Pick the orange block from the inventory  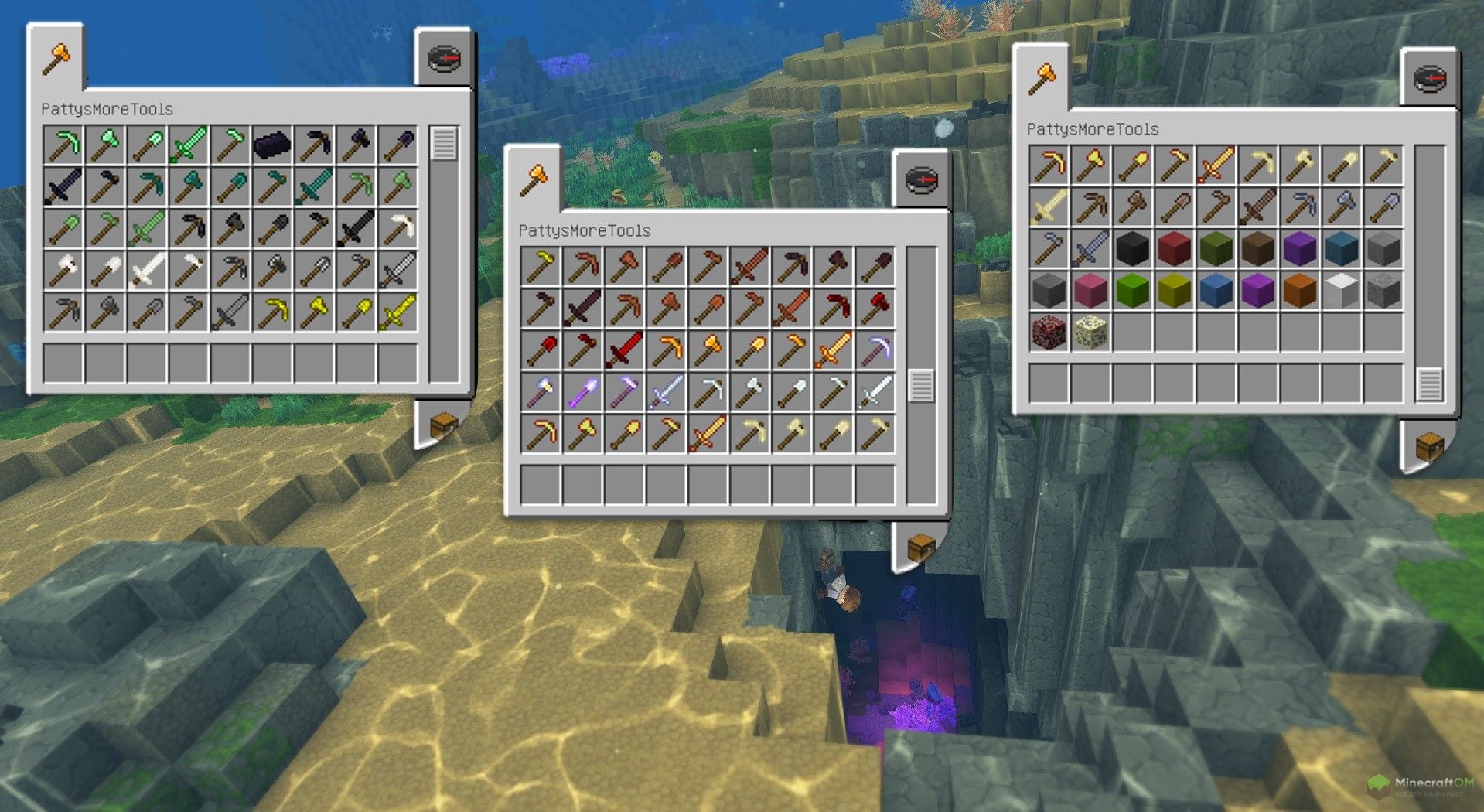(1299, 291)
